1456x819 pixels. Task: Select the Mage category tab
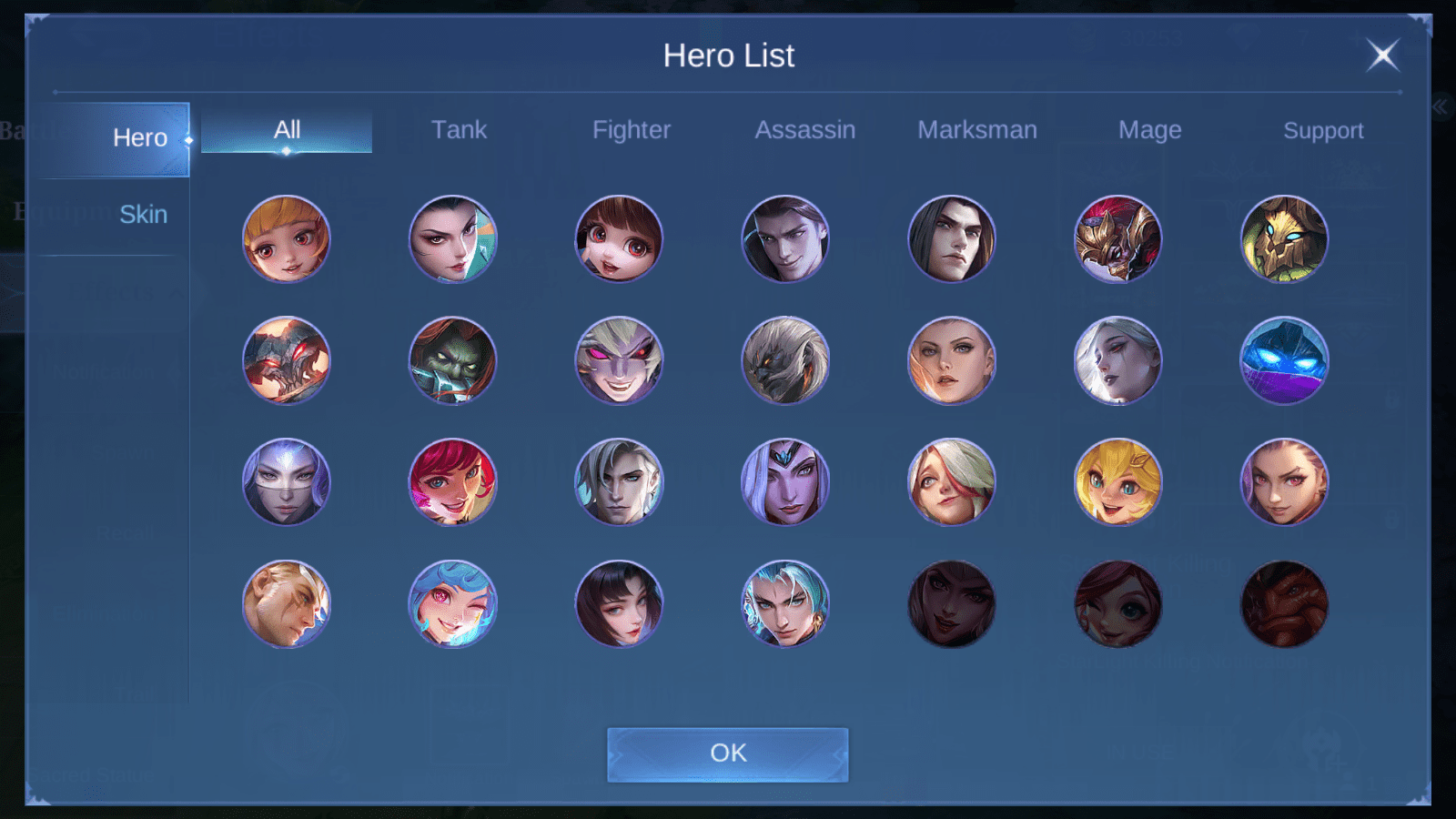tap(1149, 130)
